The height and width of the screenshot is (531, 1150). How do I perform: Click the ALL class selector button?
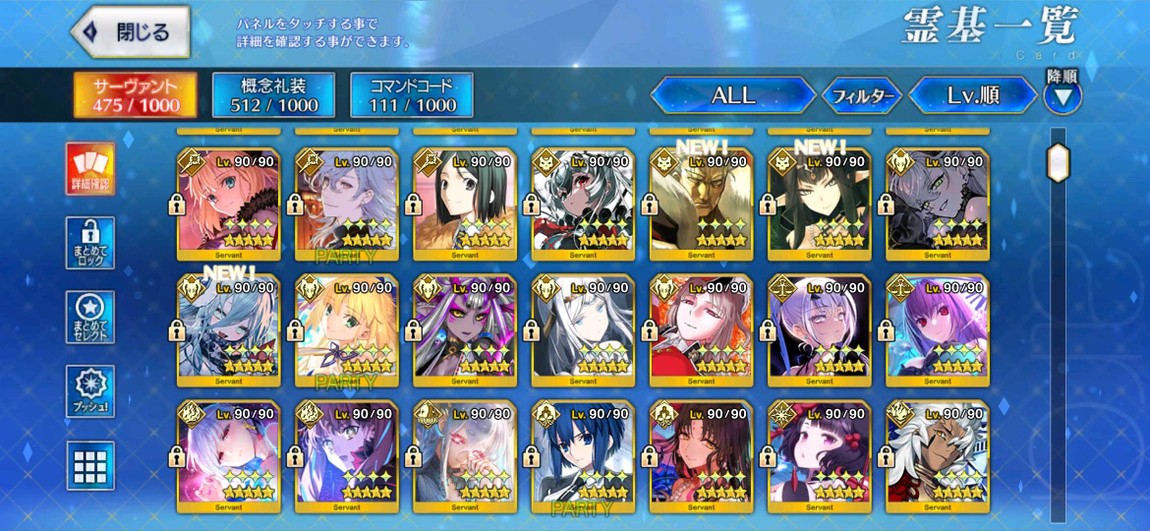coord(732,96)
